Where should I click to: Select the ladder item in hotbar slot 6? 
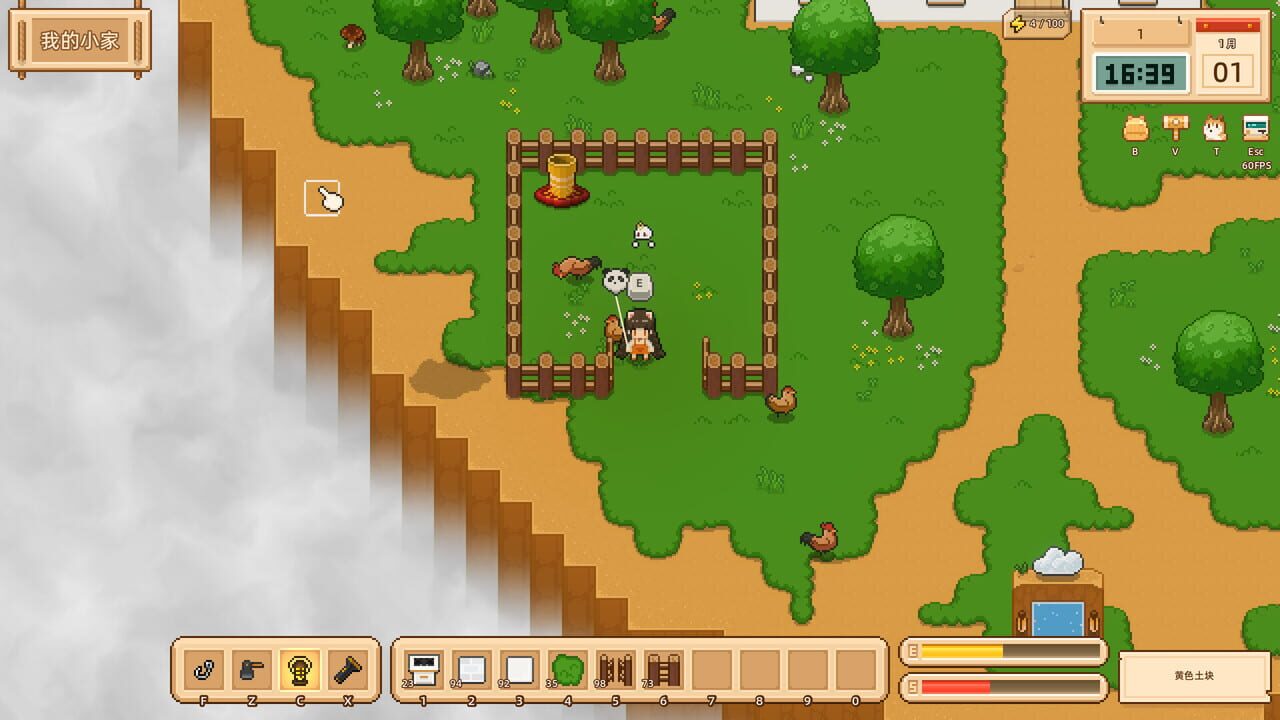coord(662,669)
